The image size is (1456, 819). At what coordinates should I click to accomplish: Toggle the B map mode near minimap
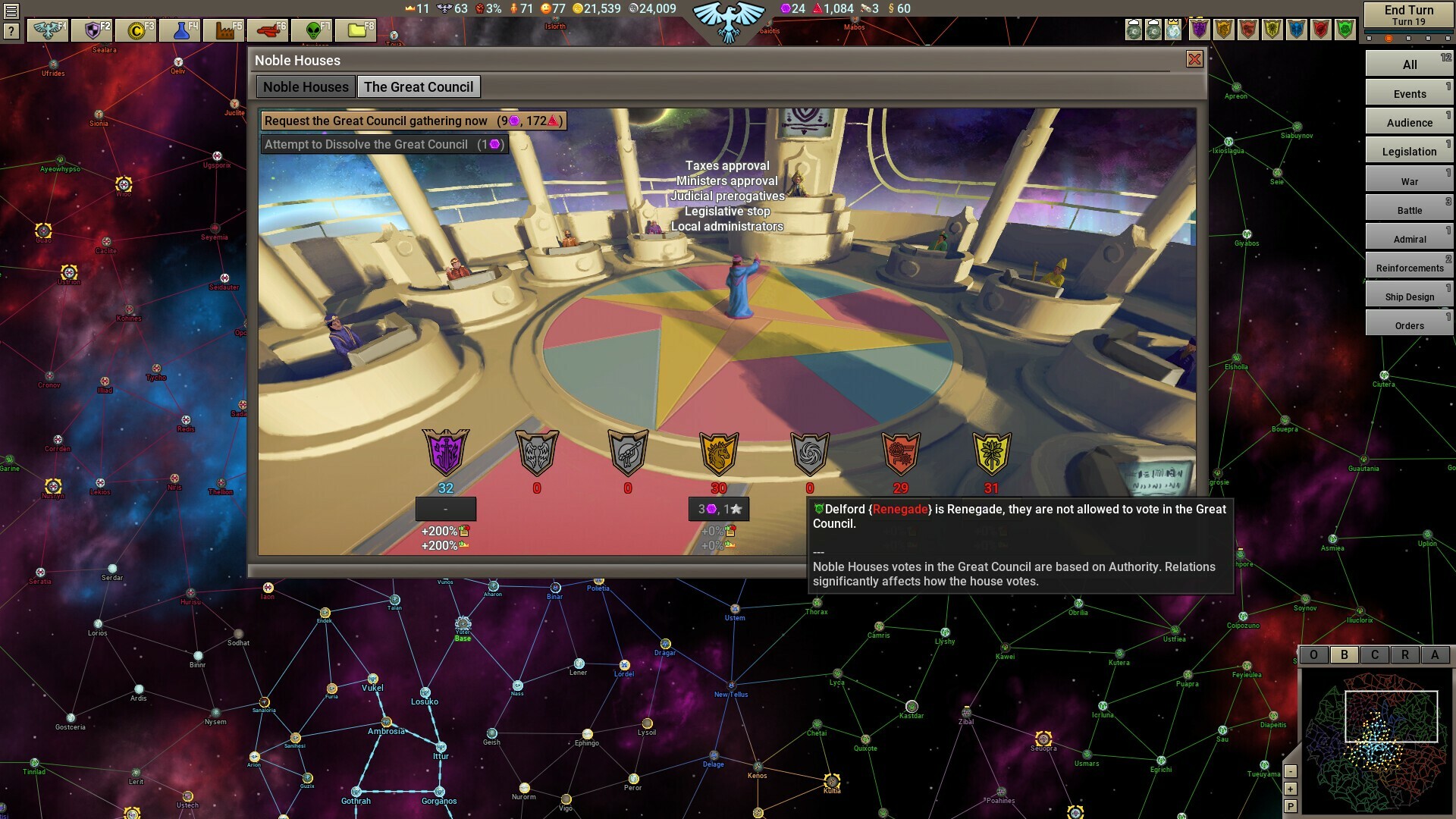[1344, 655]
